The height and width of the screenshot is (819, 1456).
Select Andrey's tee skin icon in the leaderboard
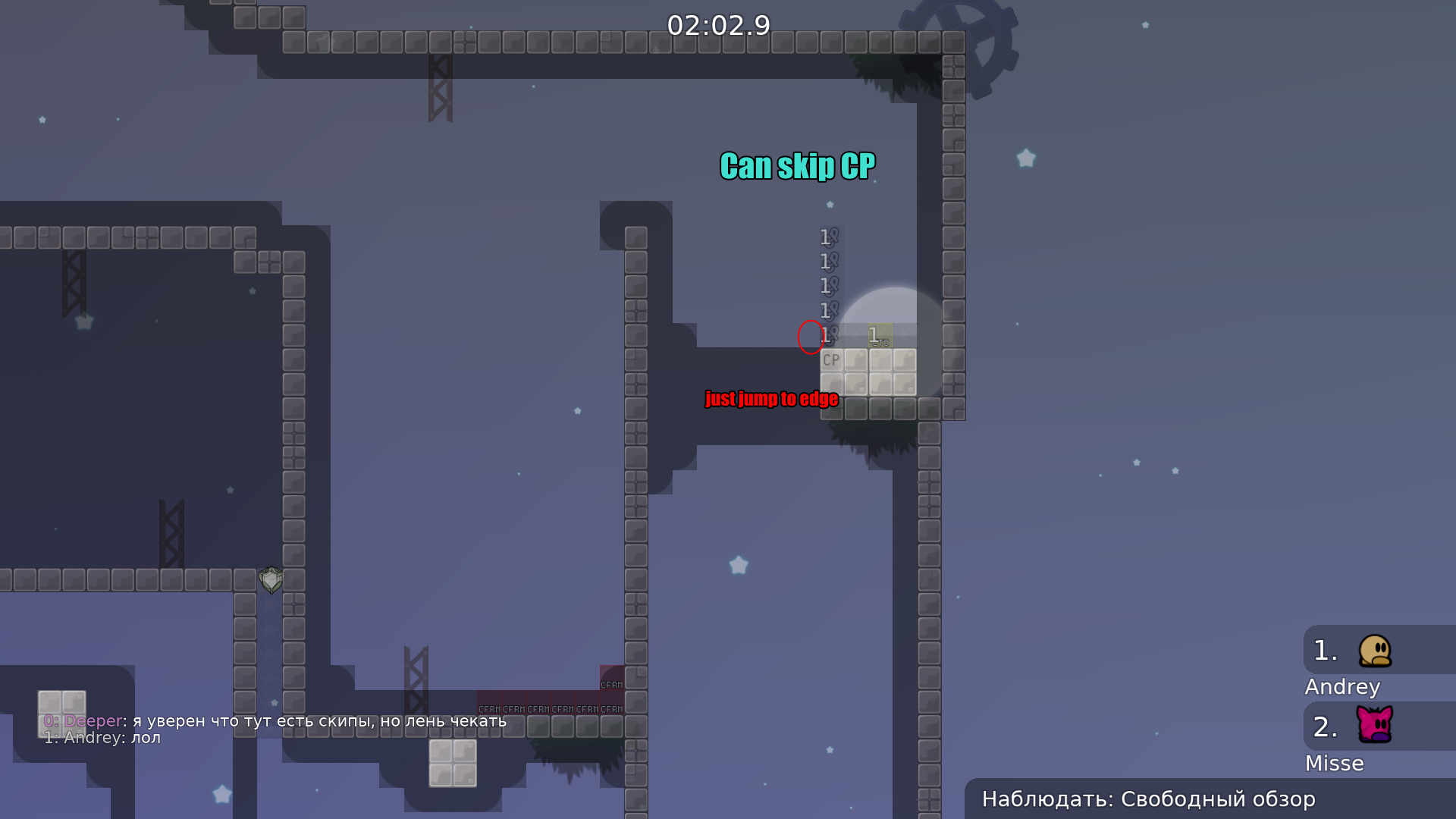coord(1373,651)
